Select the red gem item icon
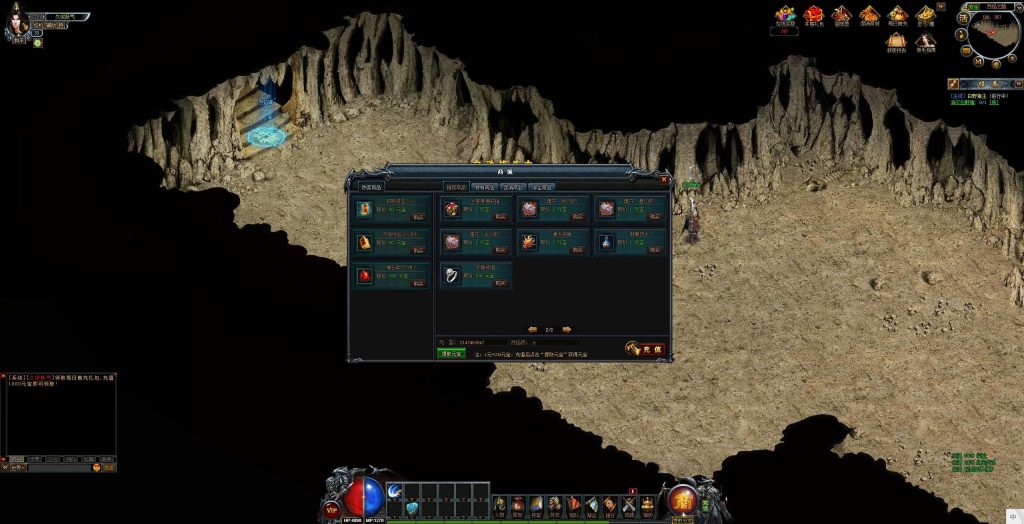This screenshot has height=524, width=1024. pyautogui.click(x=364, y=276)
